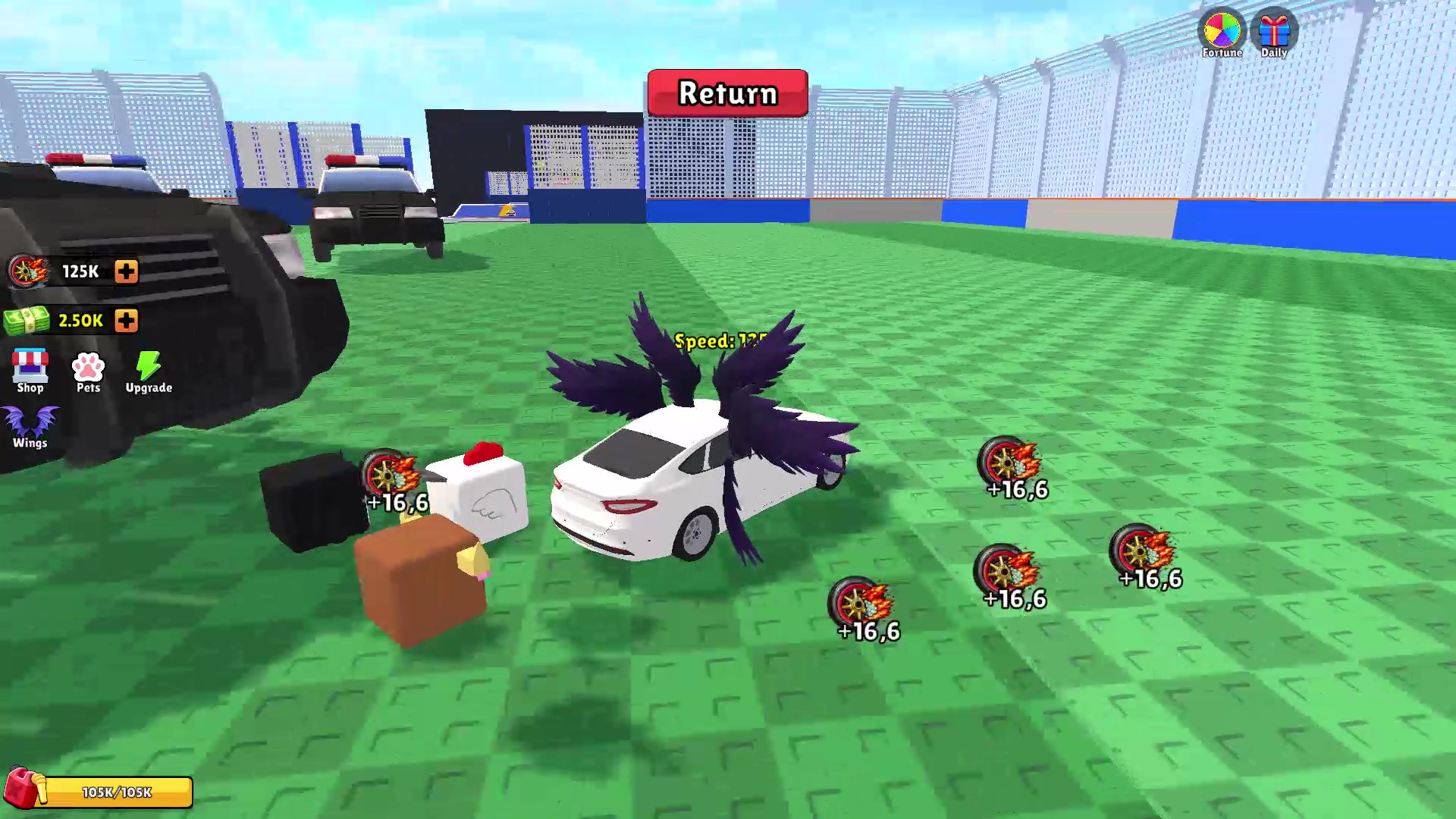Click the flaming wheel currency icon
Screen dimensions: 1456x819
click(x=25, y=270)
